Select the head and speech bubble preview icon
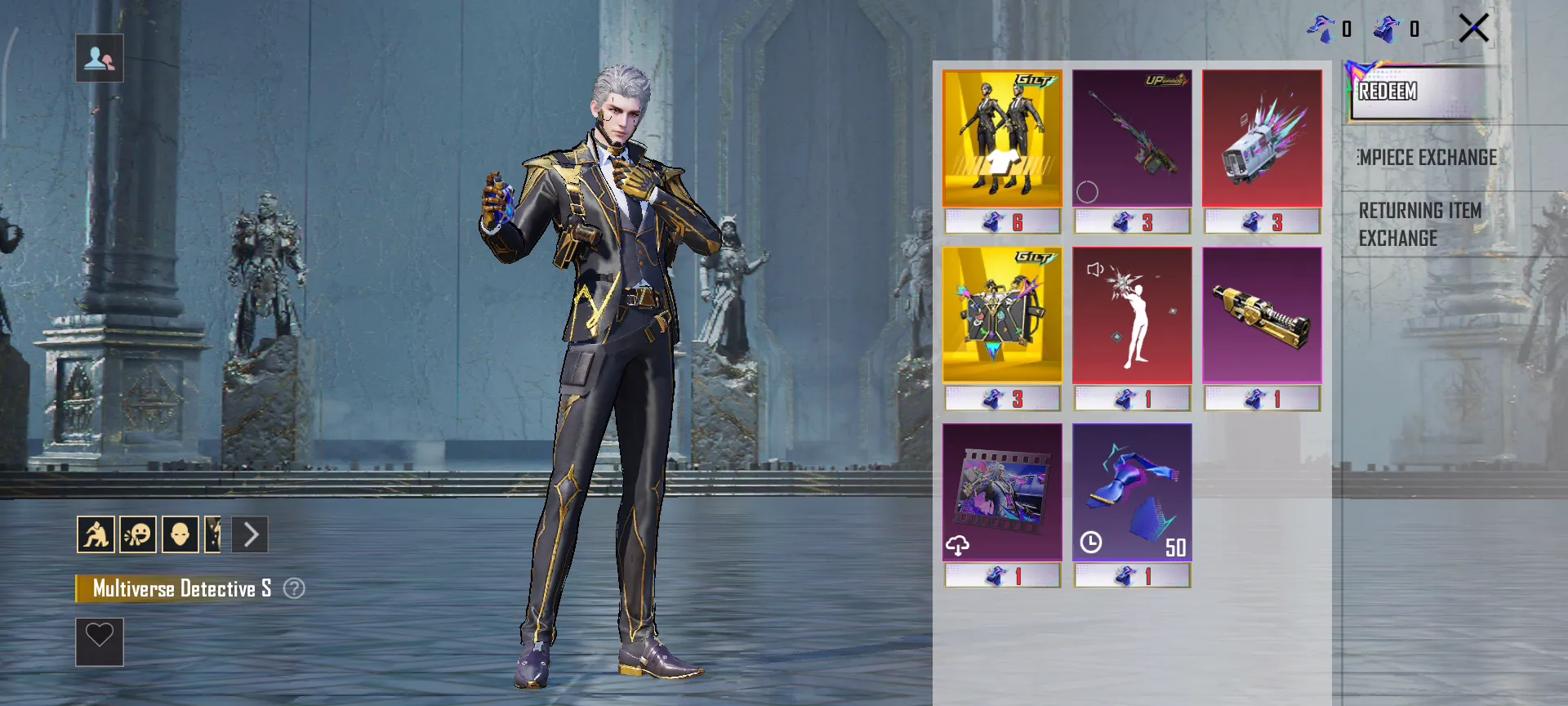Viewport: 1568px width, 706px height. click(138, 535)
